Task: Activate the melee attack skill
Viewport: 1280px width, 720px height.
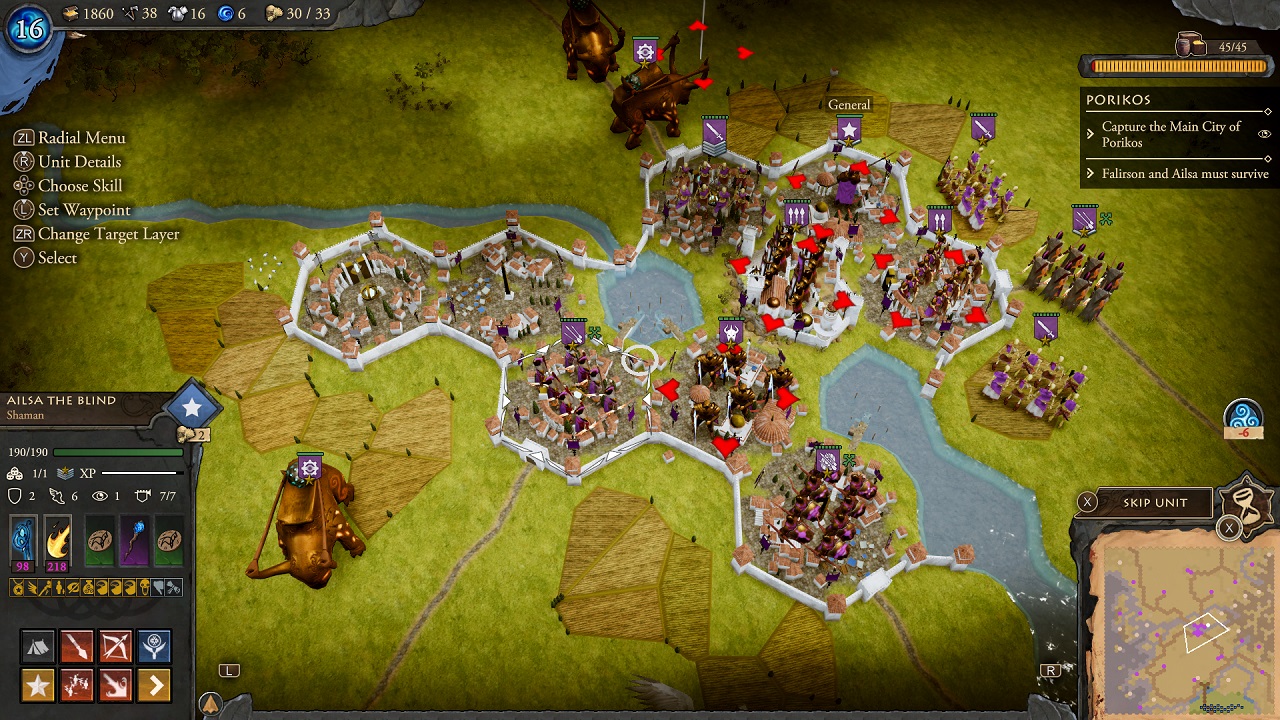Action: pos(74,646)
